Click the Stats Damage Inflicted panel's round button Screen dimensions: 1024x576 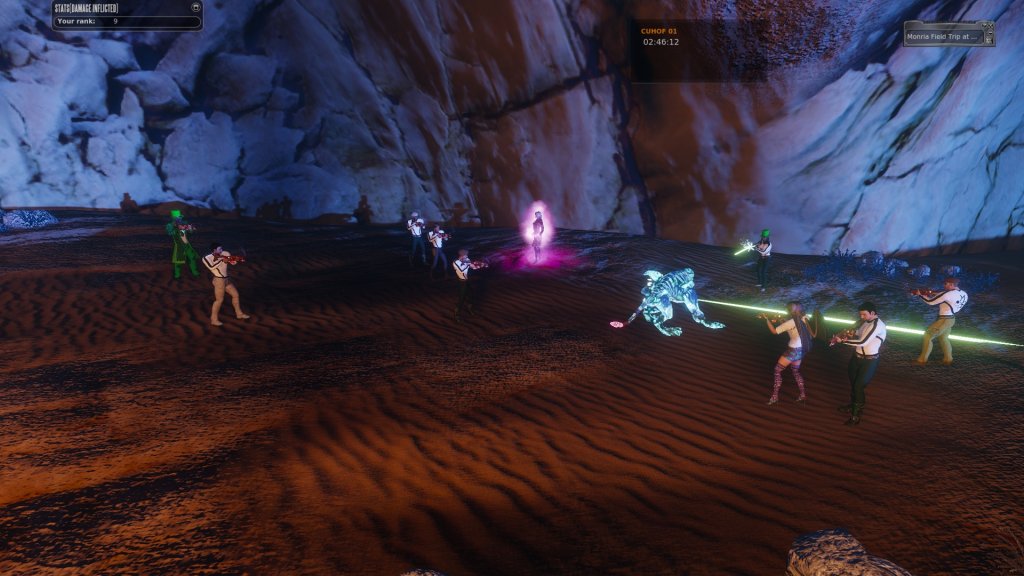(x=195, y=6)
